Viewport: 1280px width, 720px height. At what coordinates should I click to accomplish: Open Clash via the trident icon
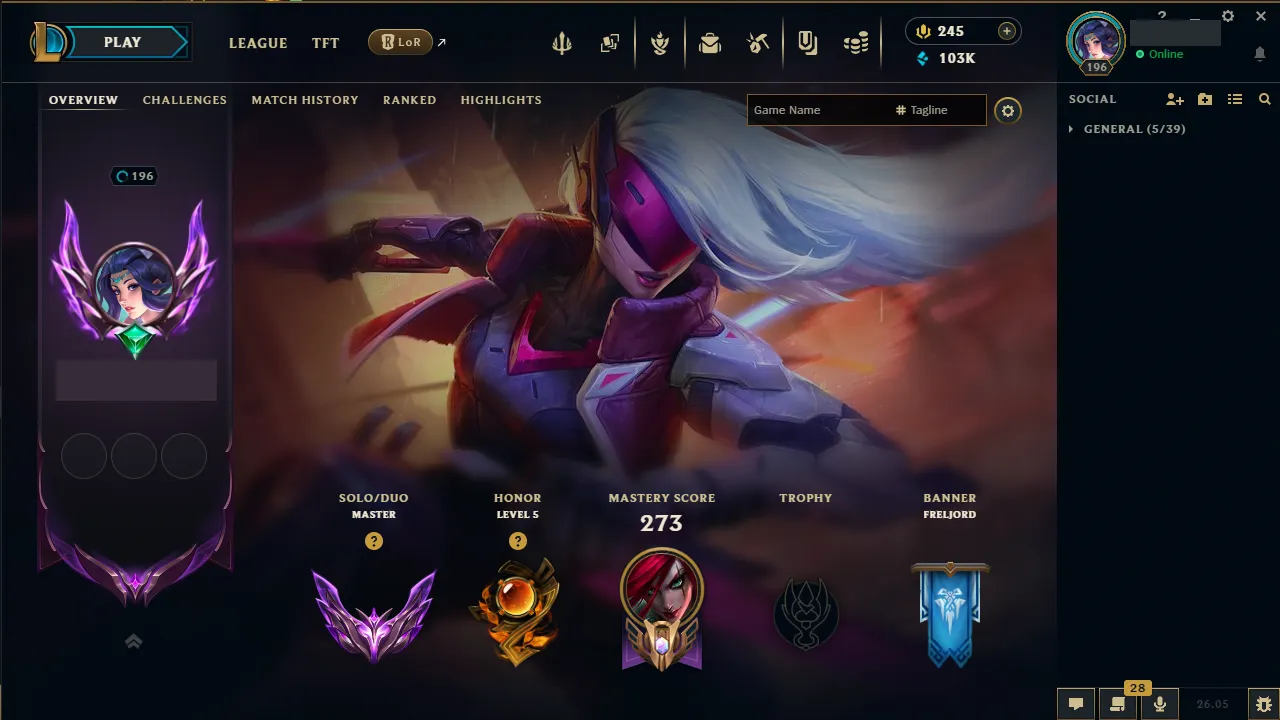click(x=562, y=42)
